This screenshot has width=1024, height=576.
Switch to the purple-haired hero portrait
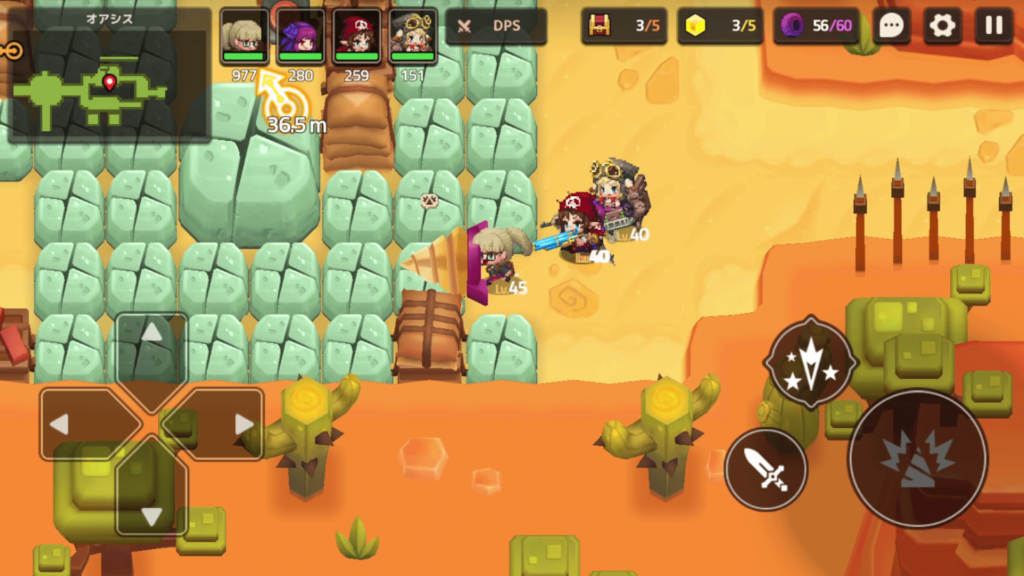300,35
